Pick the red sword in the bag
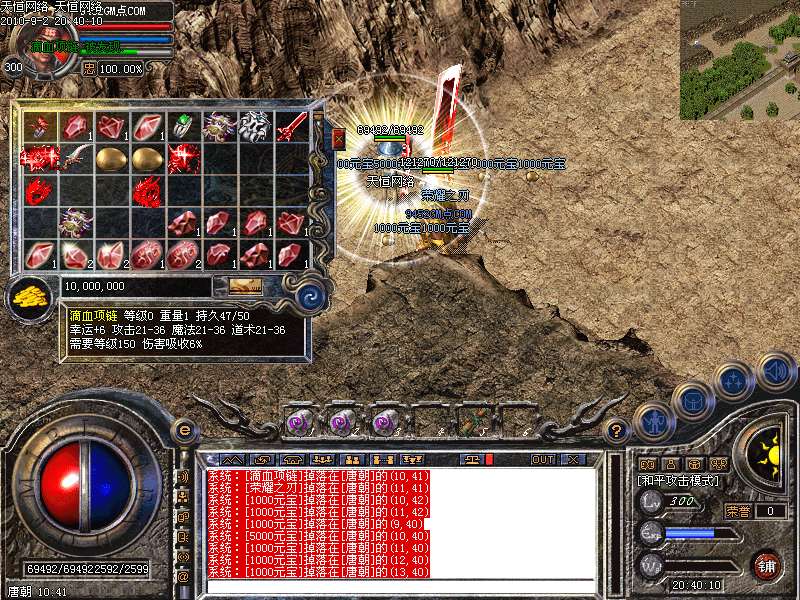800x600 pixels. pyautogui.click(x=291, y=126)
